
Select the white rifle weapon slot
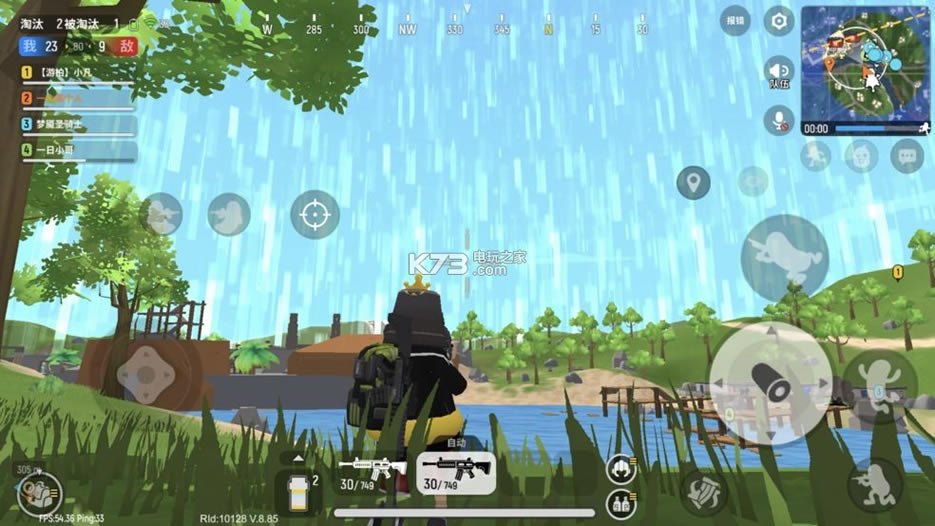pos(372,472)
